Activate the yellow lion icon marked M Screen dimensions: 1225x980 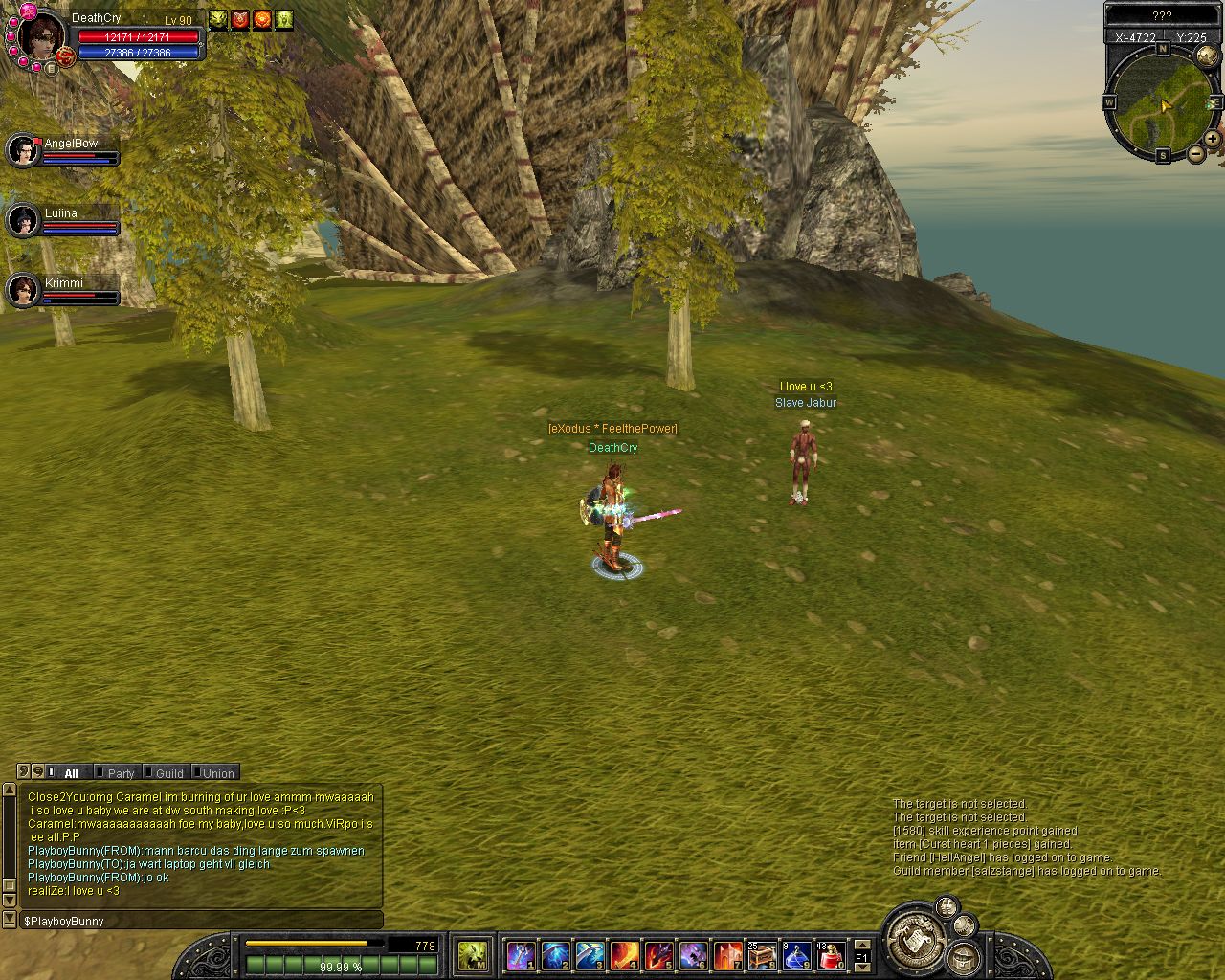472,955
